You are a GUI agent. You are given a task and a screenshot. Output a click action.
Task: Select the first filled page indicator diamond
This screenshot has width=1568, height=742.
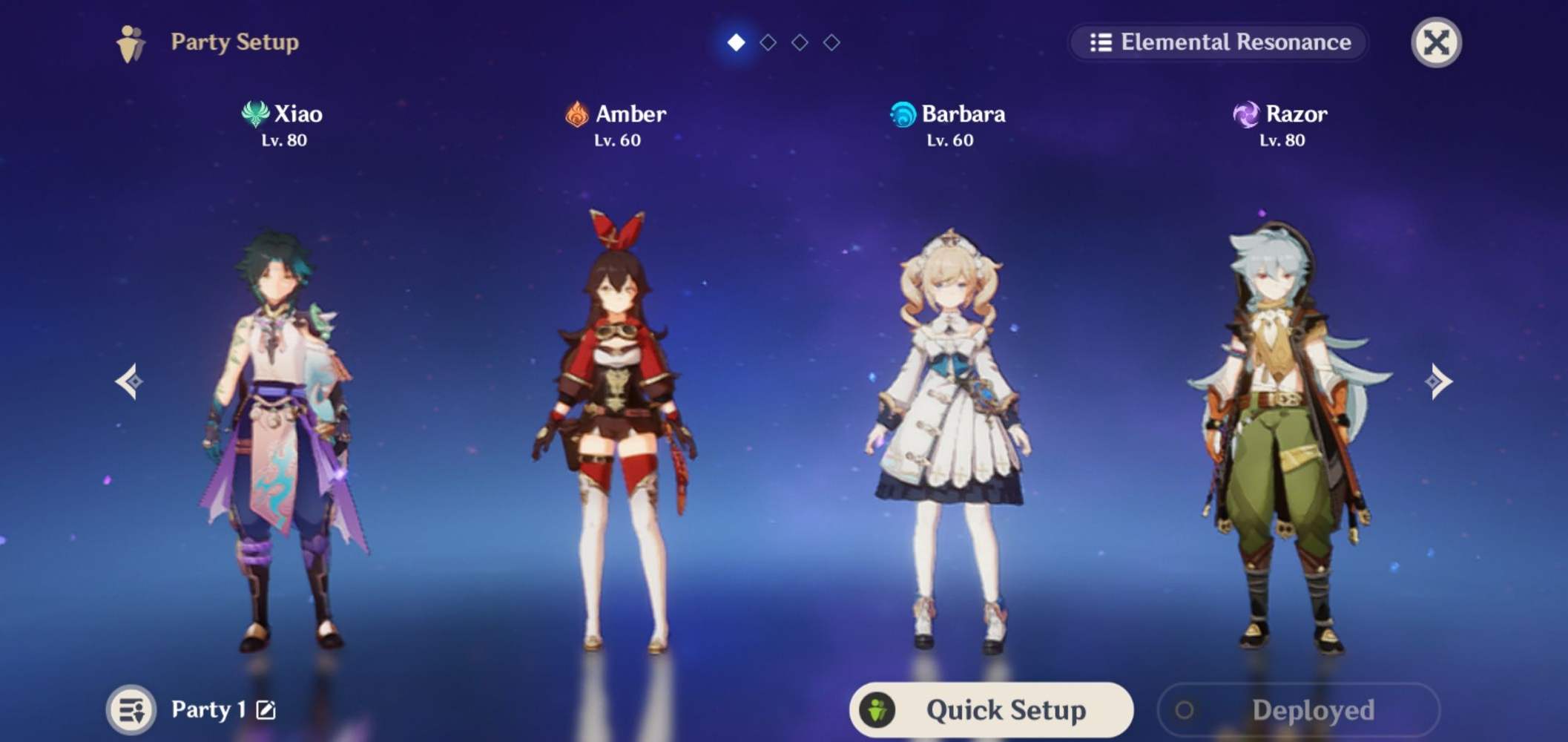[736, 42]
